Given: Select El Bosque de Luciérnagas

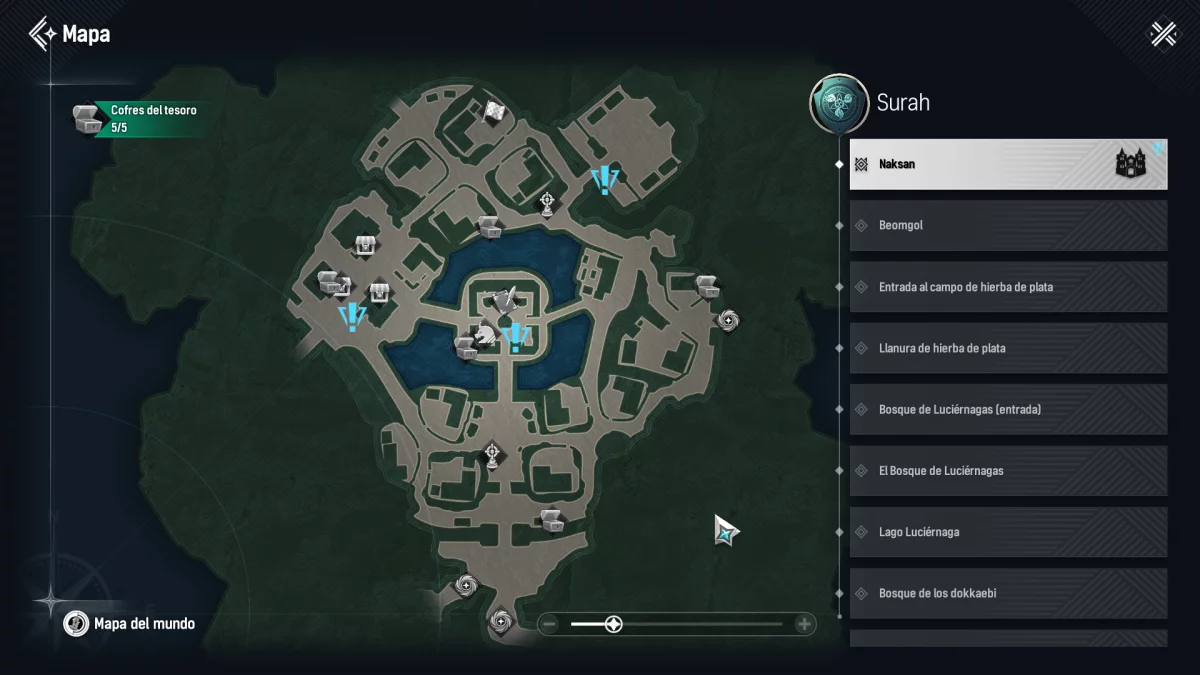Looking at the screenshot, I should coord(1008,471).
